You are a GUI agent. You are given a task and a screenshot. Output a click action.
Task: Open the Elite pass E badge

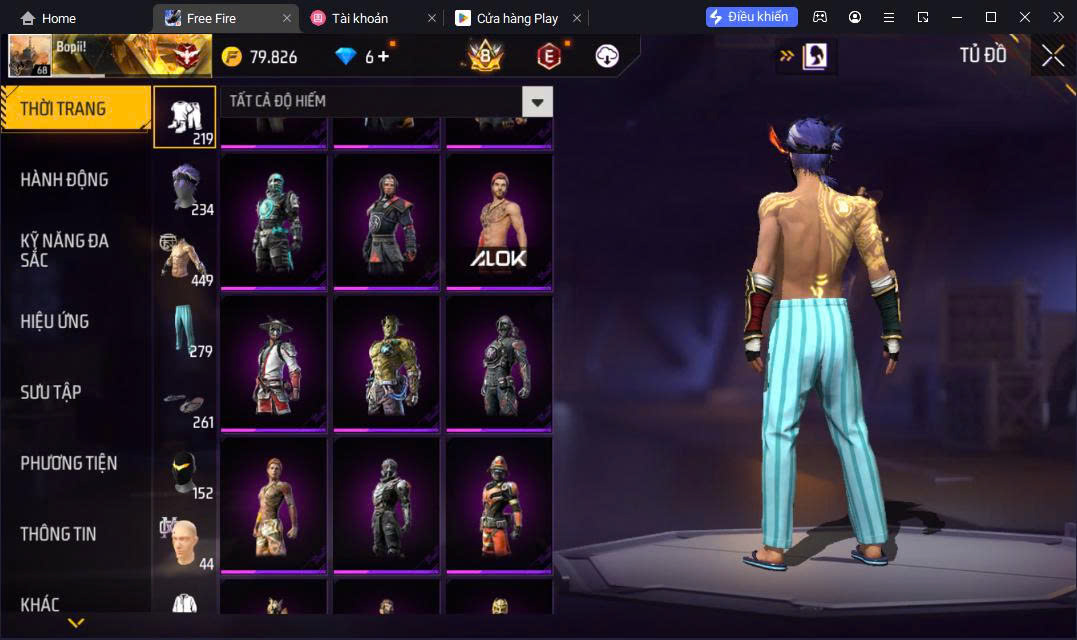pos(548,56)
